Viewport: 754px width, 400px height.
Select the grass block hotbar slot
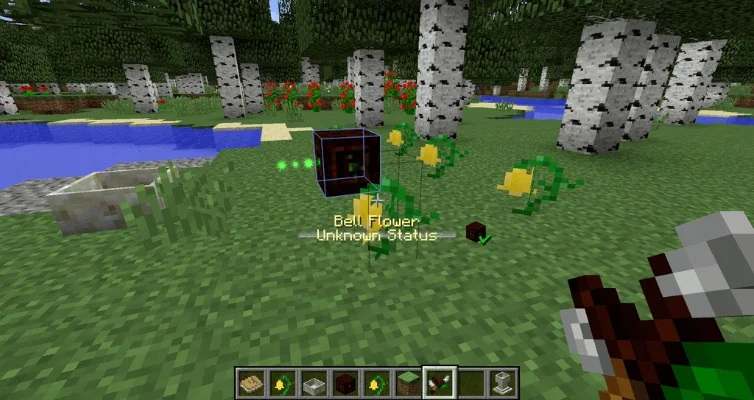[x=406, y=382]
